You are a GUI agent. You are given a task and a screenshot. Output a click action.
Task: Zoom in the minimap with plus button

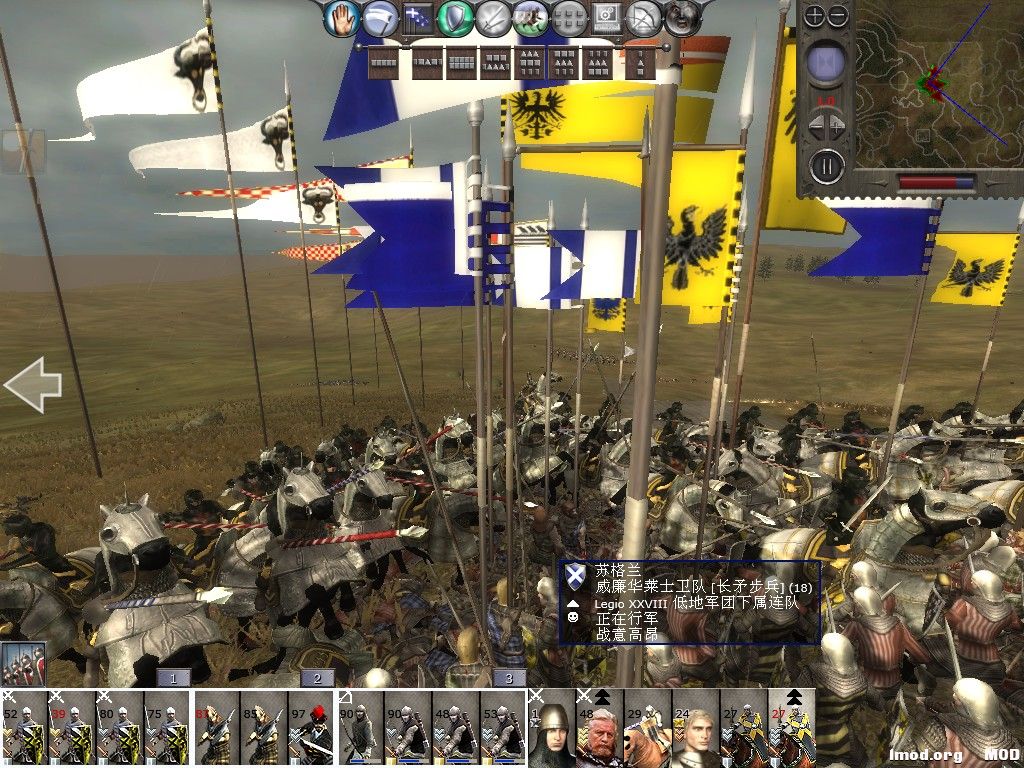click(x=815, y=15)
